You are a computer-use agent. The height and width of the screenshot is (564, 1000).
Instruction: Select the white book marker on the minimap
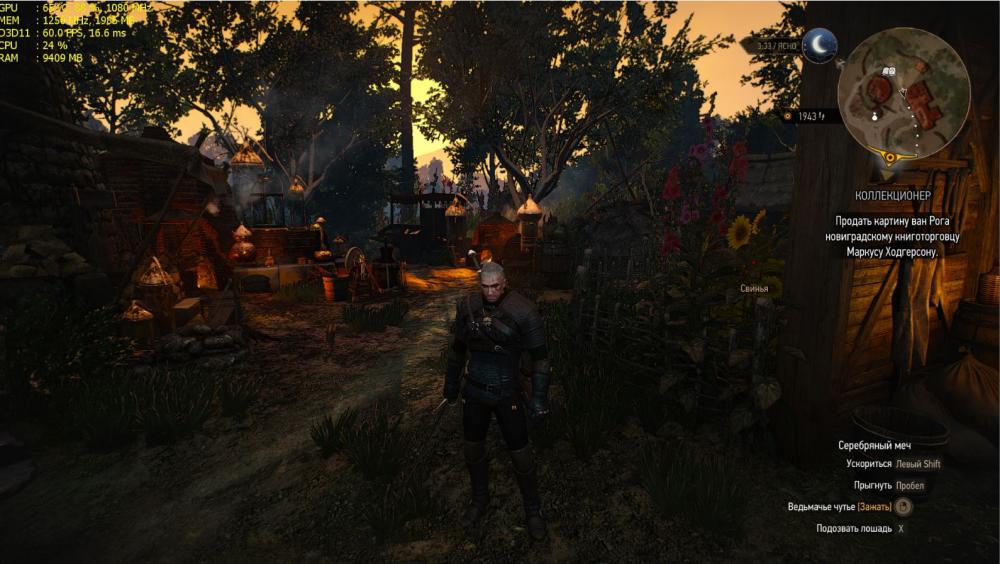[x=888, y=72]
